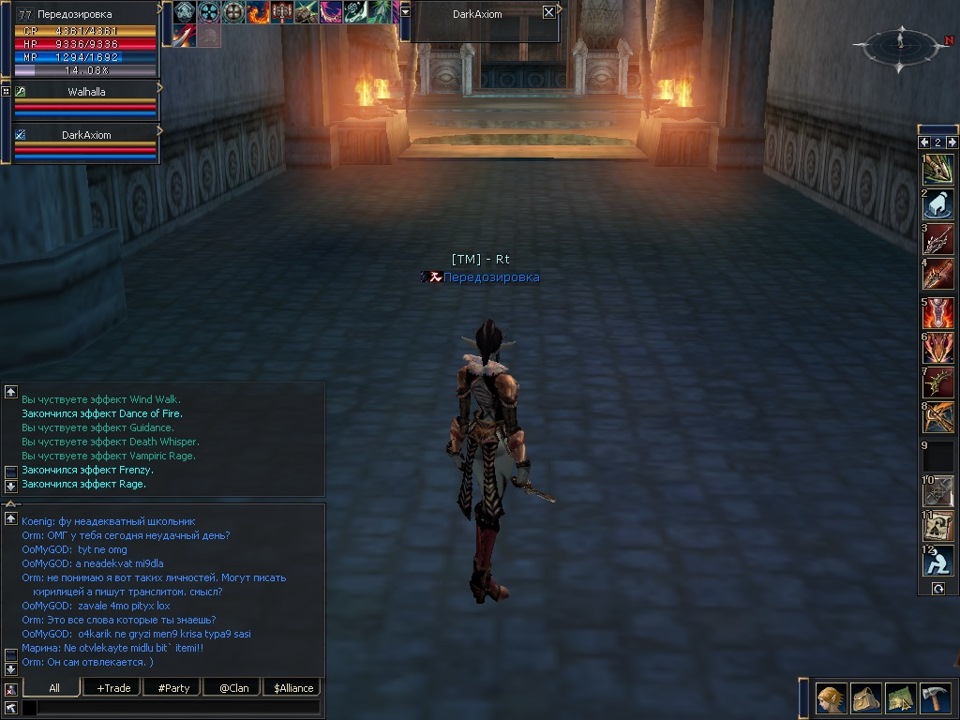Use the flaming skill in slot 5
960x720 pixels.
(938, 312)
